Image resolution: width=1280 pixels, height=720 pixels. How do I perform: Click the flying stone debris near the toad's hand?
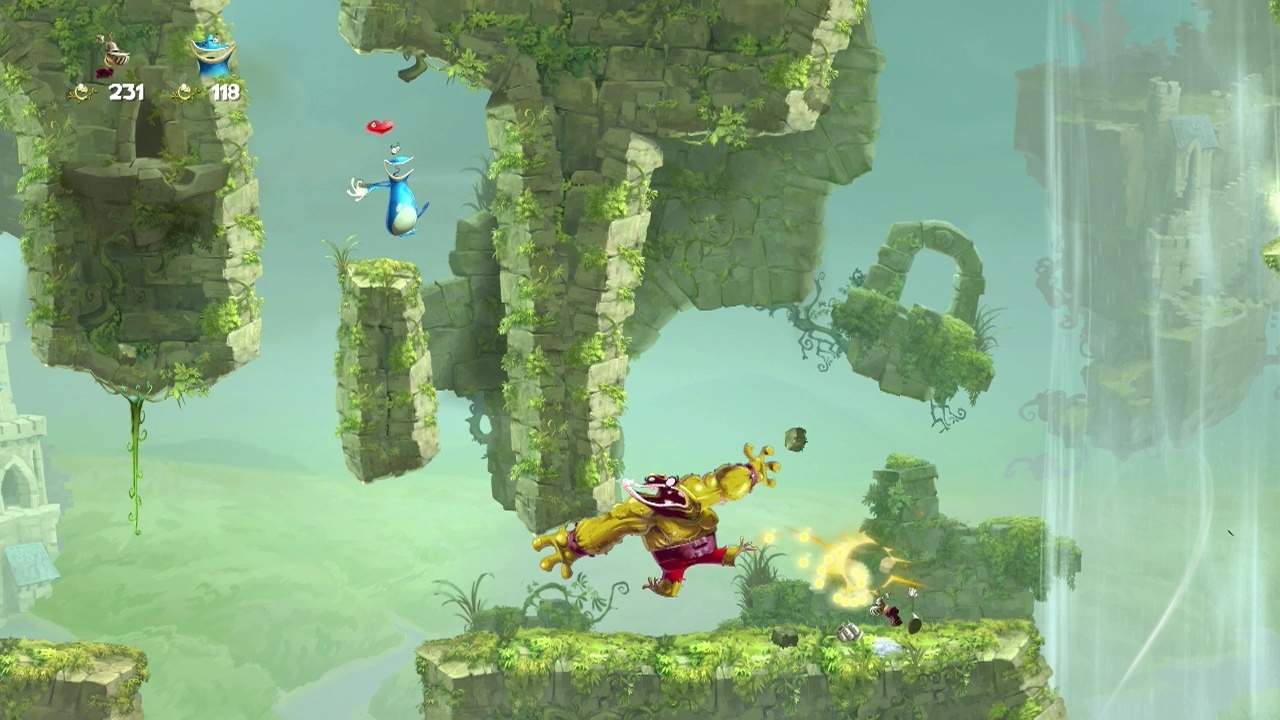[795, 438]
